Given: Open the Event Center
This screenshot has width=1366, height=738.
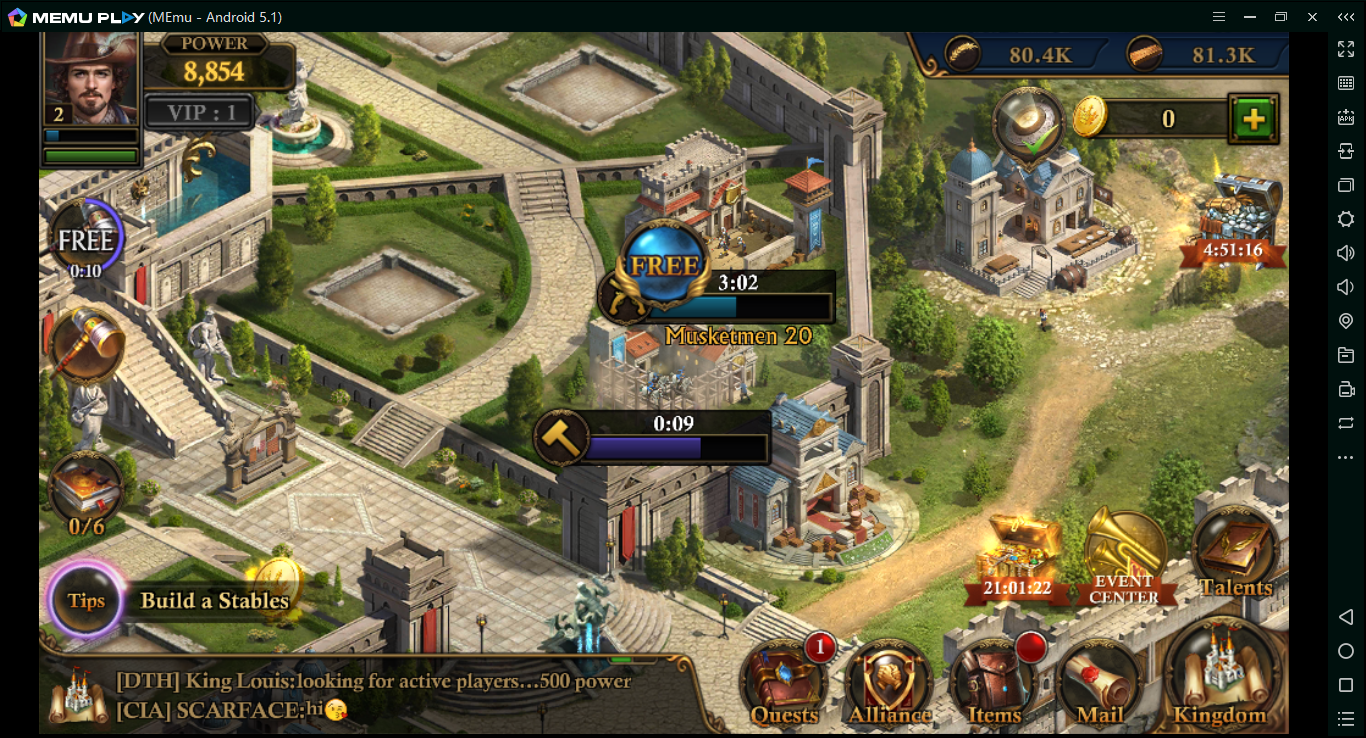Looking at the screenshot, I should (1124, 556).
